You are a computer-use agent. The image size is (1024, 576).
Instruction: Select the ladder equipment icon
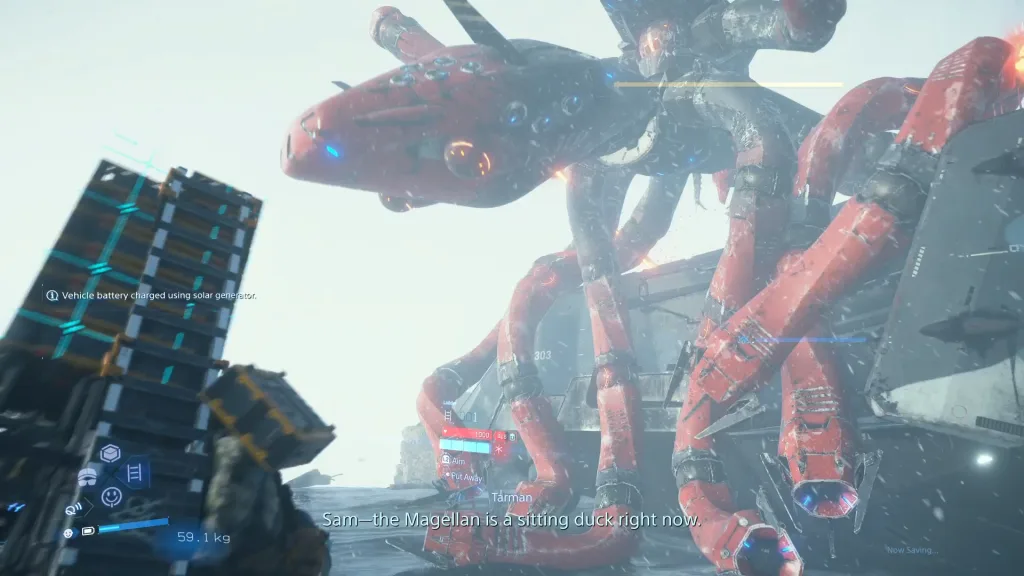pos(134,472)
